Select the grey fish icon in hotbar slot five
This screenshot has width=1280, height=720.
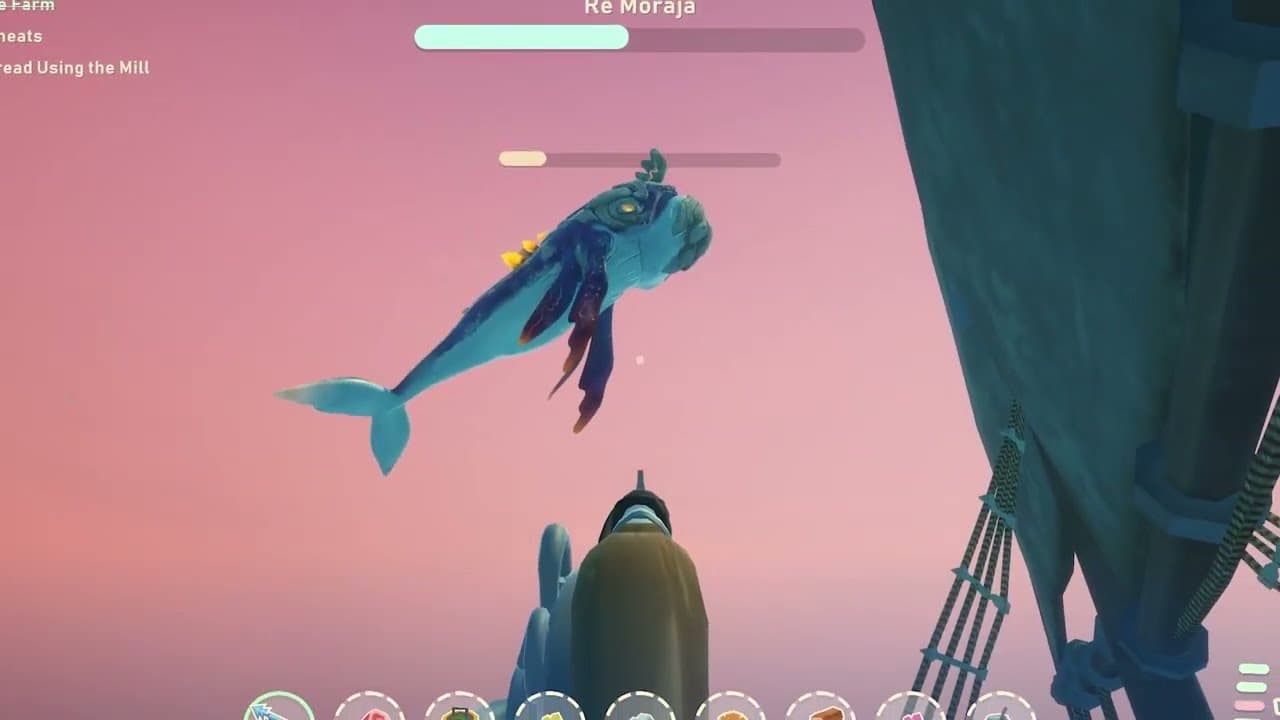click(x=640, y=714)
